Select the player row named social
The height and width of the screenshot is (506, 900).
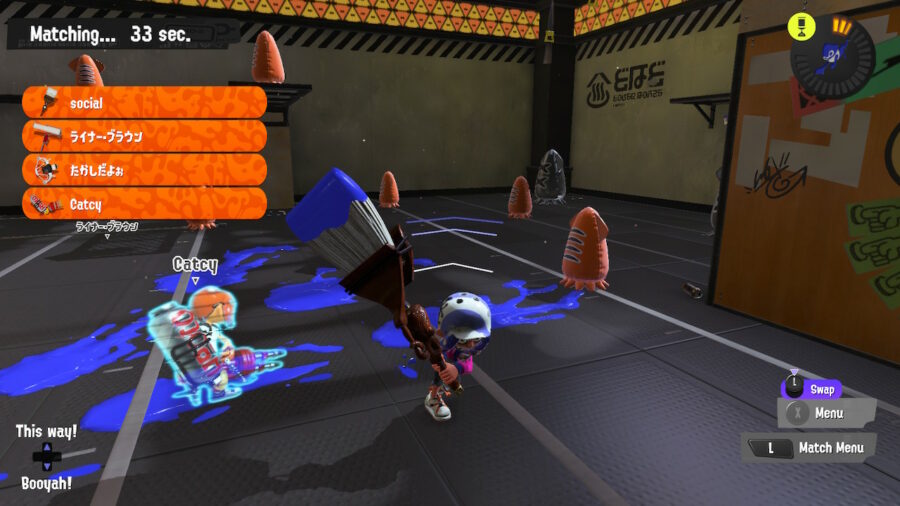(x=144, y=102)
